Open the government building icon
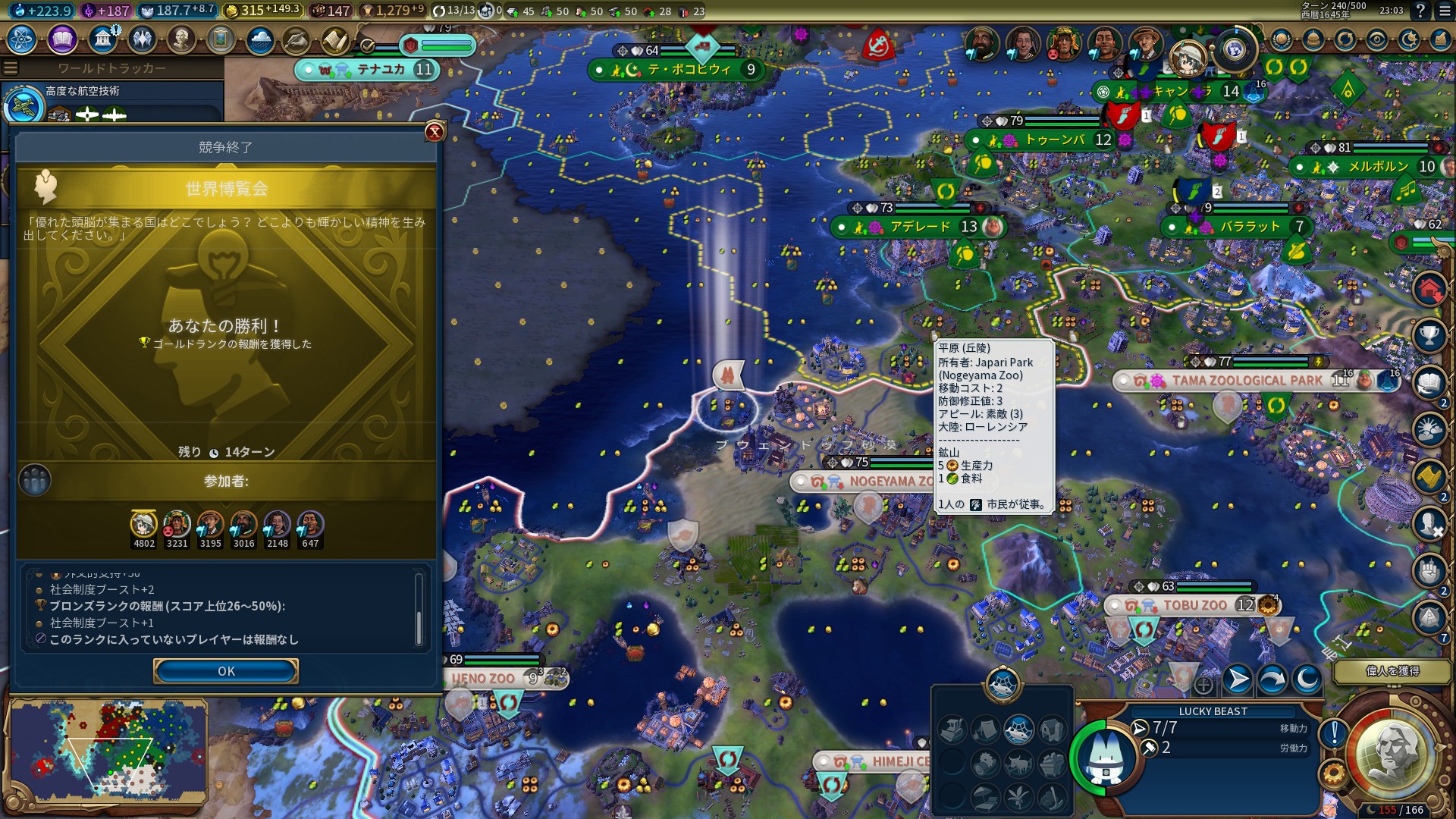 click(102, 39)
